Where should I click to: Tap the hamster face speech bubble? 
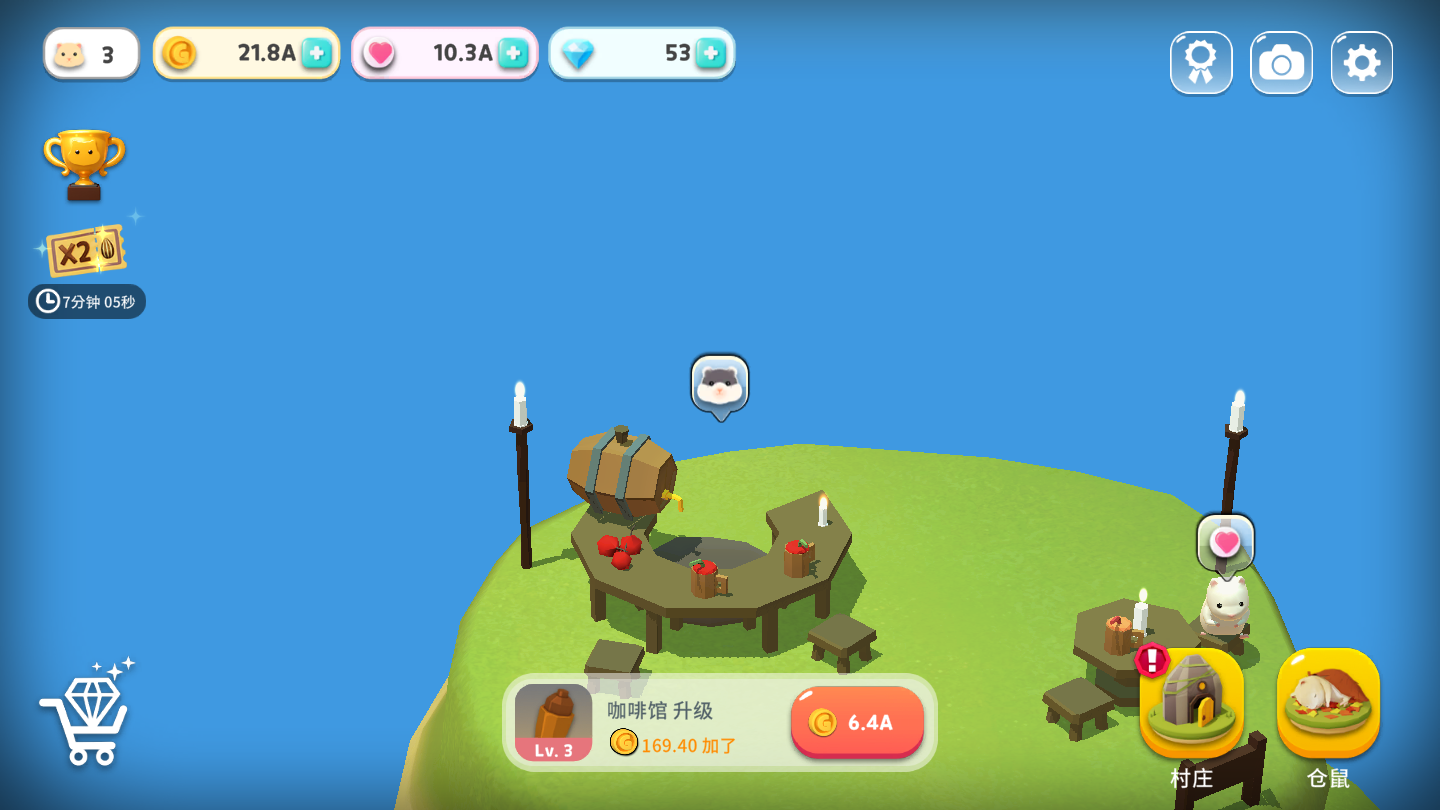[720, 384]
